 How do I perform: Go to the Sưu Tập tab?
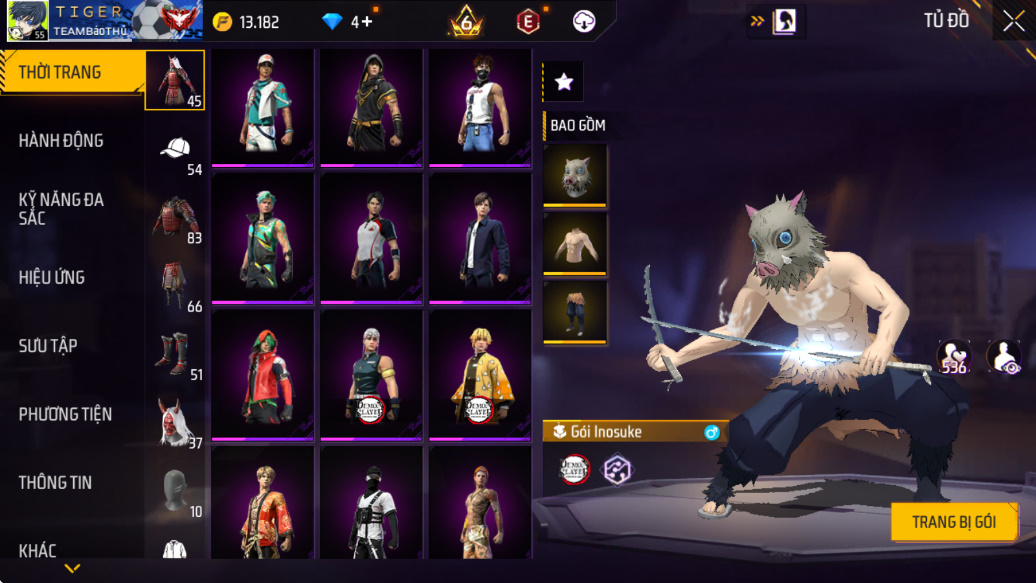point(48,346)
